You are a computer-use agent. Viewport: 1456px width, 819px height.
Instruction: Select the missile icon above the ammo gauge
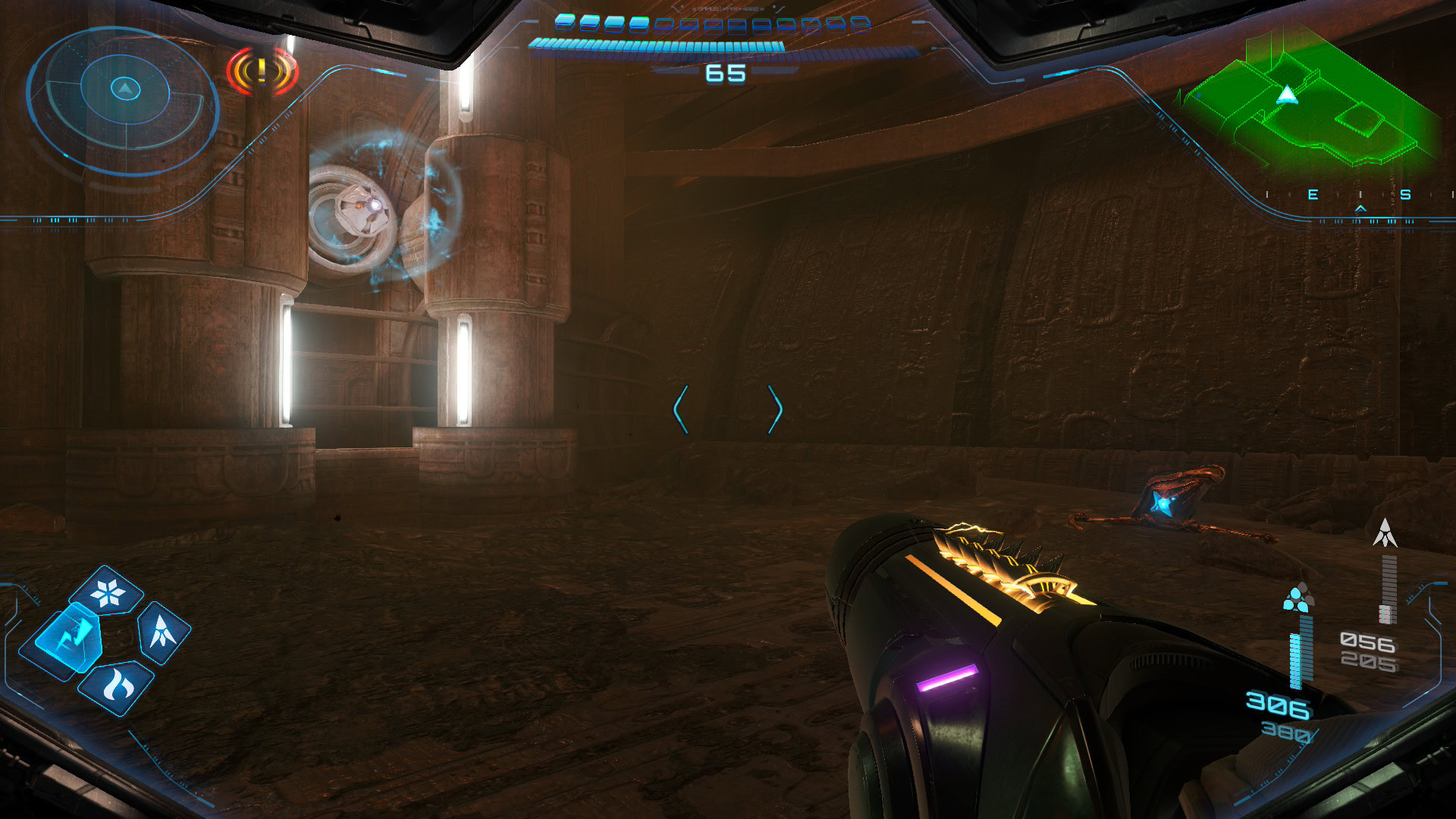(x=1385, y=533)
